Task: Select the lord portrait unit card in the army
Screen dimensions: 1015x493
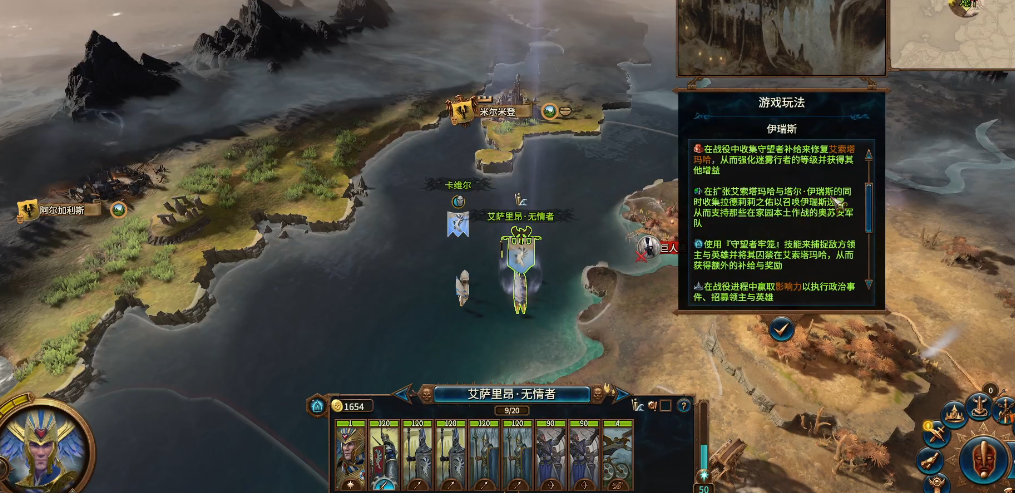Action: [x=351, y=456]
